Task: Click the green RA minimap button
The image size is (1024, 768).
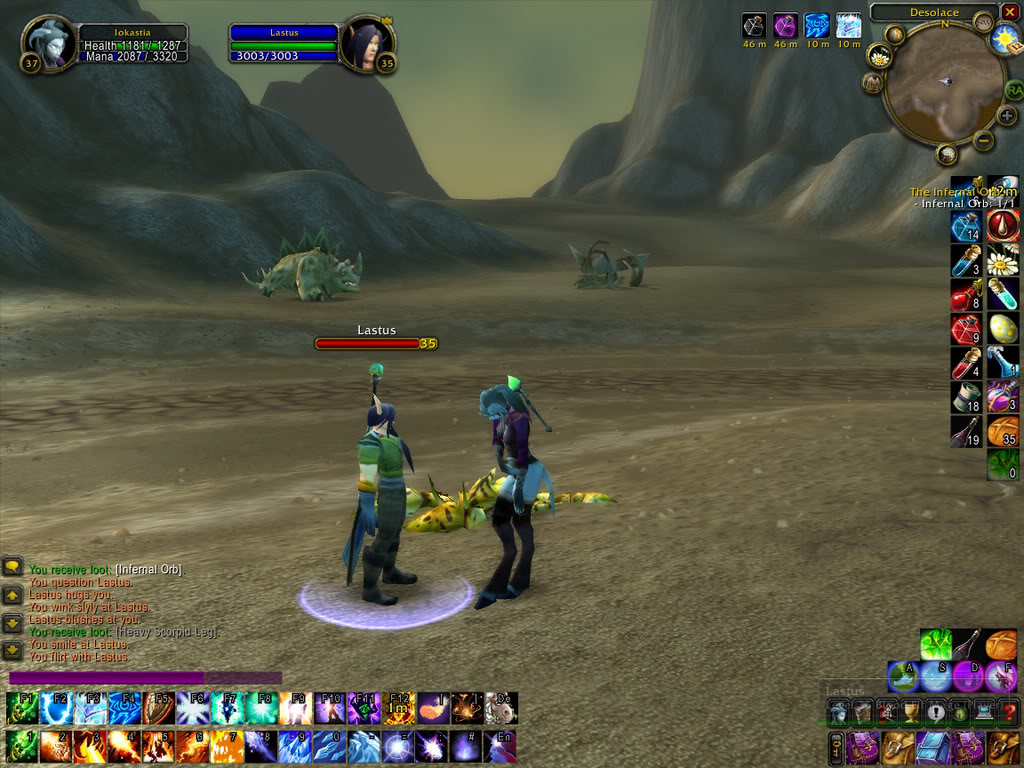Action: click(1014, 91)
